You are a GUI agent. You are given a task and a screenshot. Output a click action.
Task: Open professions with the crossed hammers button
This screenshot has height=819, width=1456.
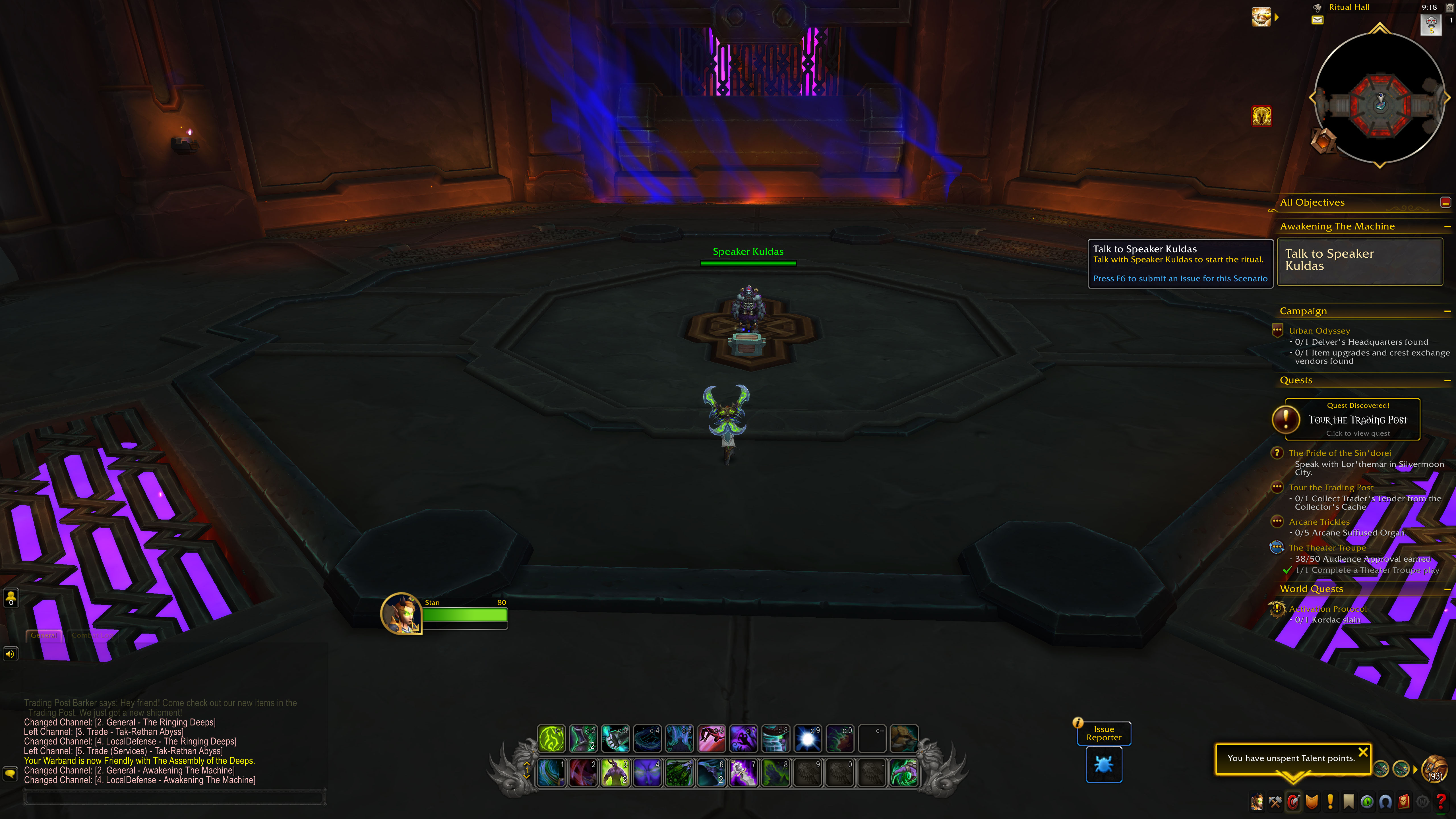[1275, 801]
